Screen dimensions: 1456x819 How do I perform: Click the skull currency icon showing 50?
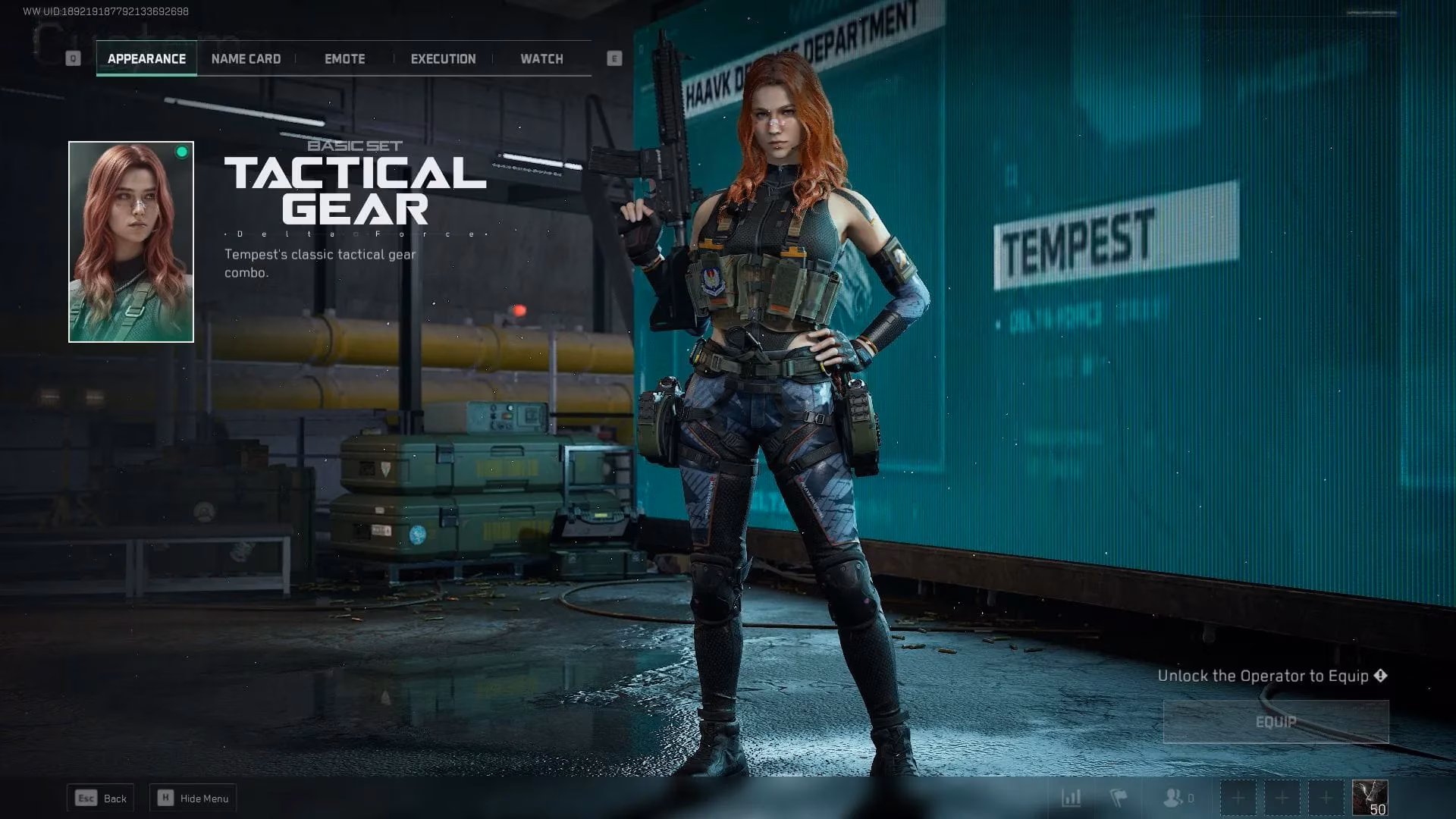(x=1369, y=798)
